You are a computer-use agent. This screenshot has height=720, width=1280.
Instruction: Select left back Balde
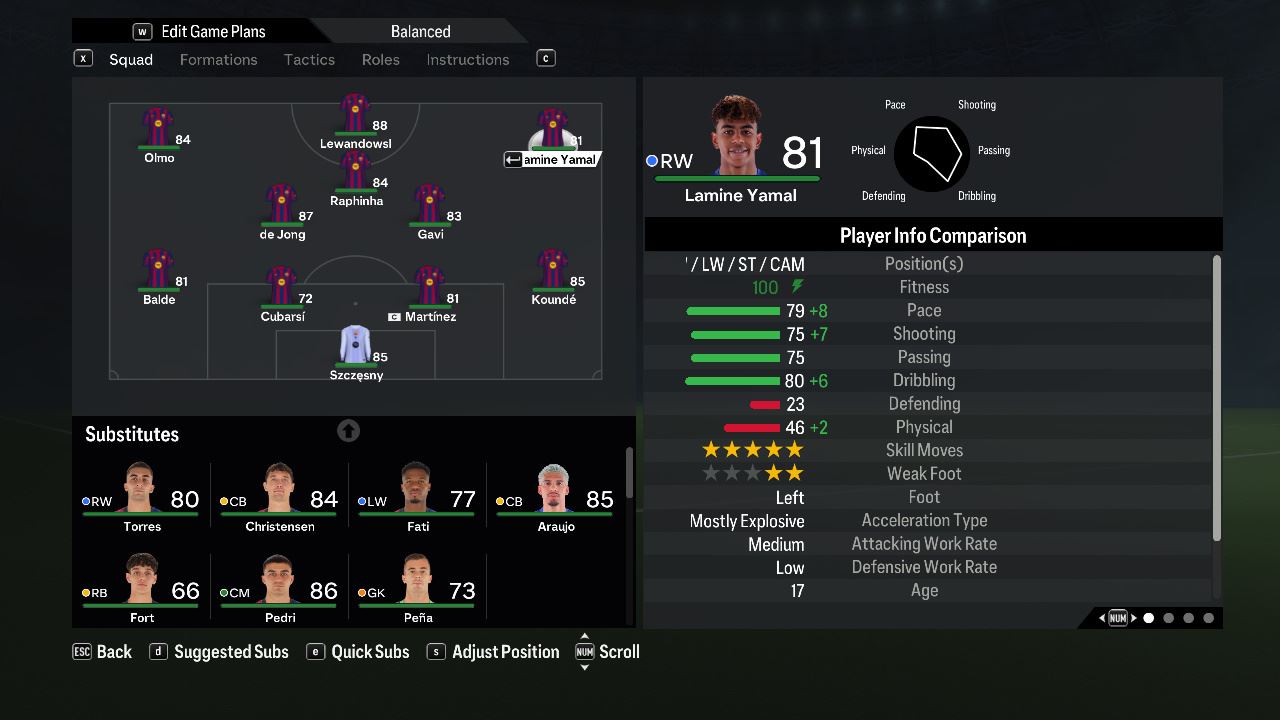159,276
